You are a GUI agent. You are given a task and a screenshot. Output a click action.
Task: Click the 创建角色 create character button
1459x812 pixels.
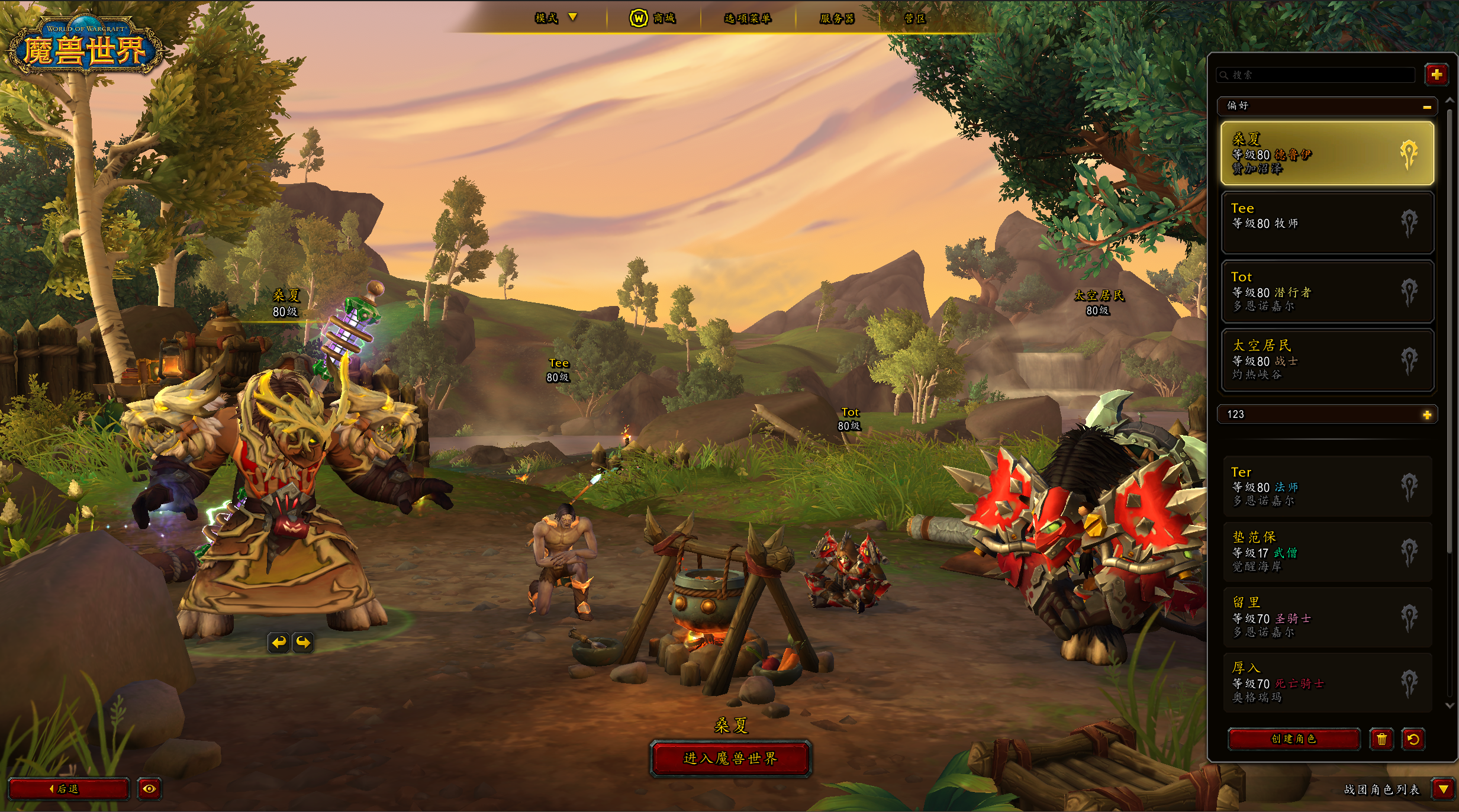coord(1293,739)
